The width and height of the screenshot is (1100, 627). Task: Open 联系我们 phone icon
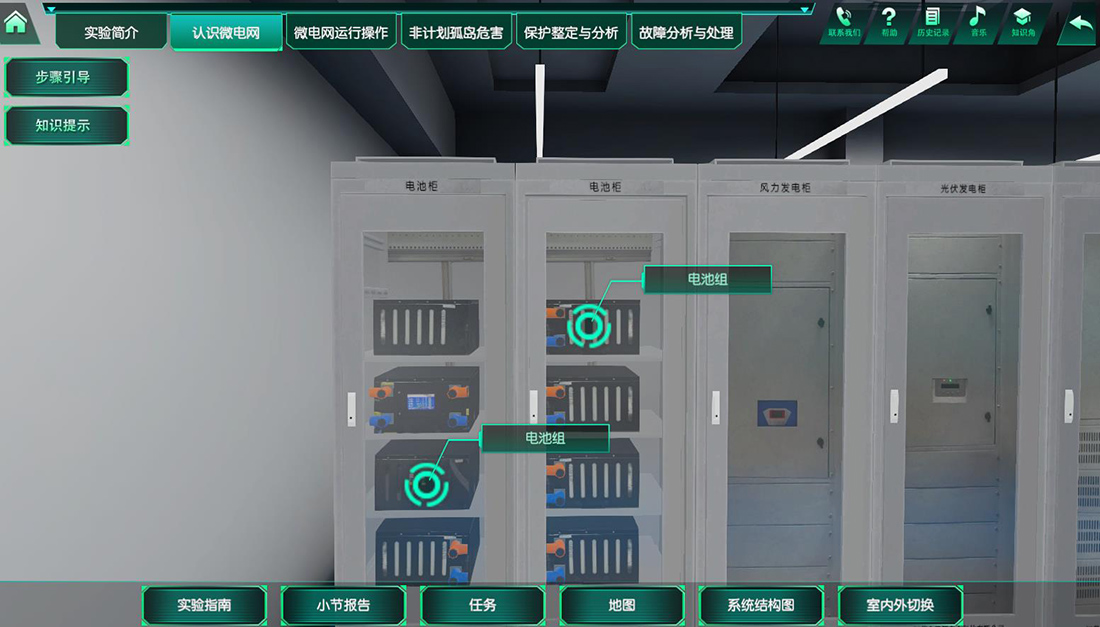(843, 21)
